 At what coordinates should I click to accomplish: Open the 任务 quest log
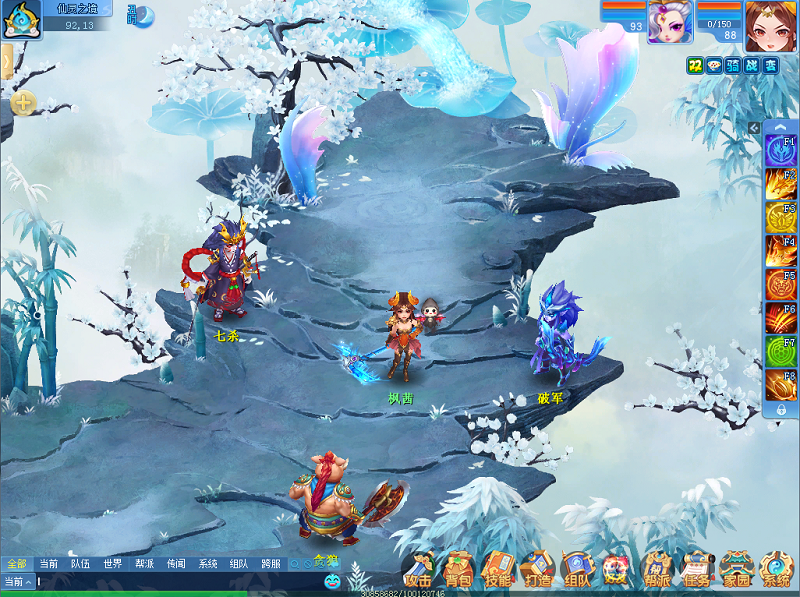click(x=696, y=569)
